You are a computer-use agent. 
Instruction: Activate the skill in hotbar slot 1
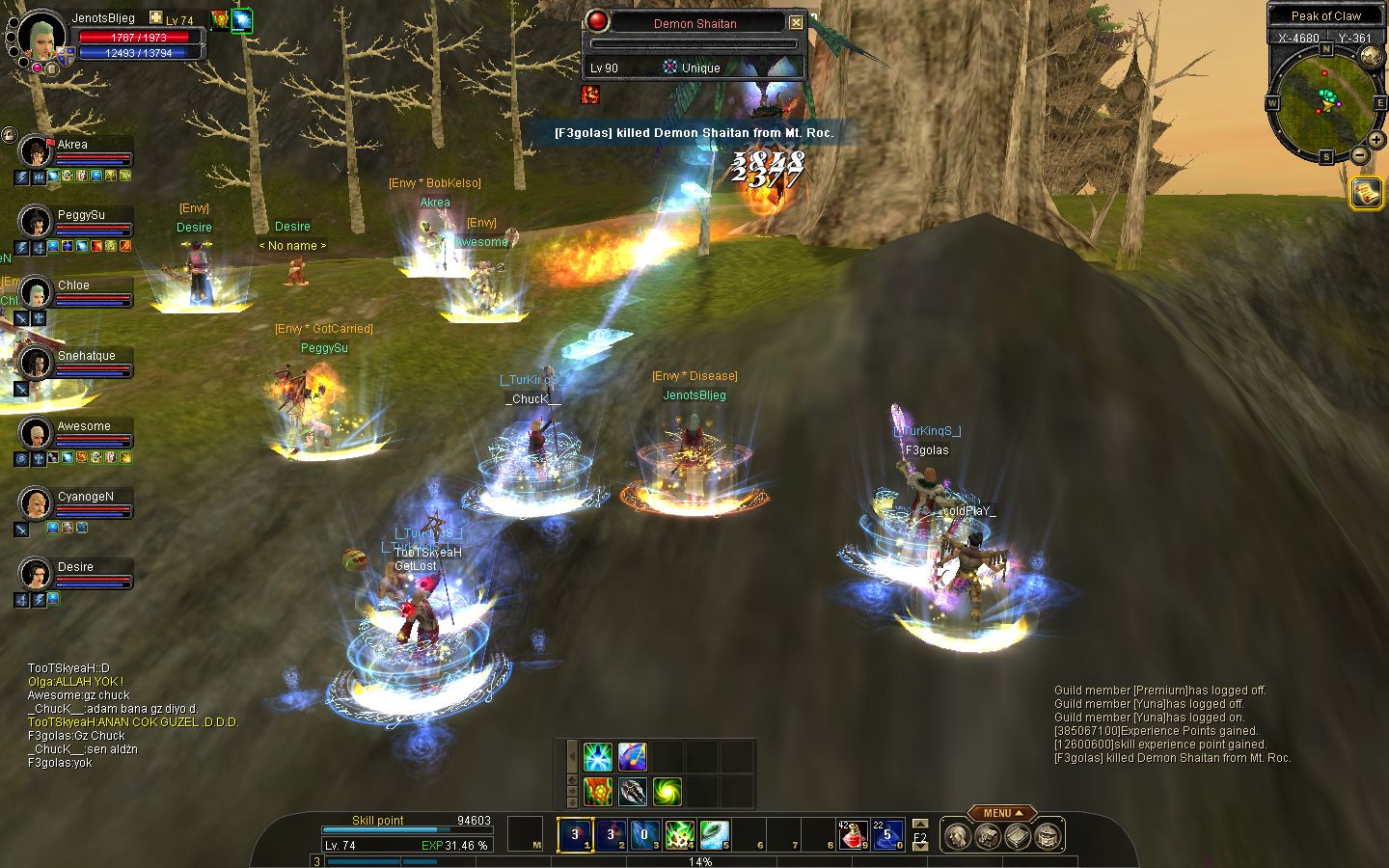[x=576, y=834]
